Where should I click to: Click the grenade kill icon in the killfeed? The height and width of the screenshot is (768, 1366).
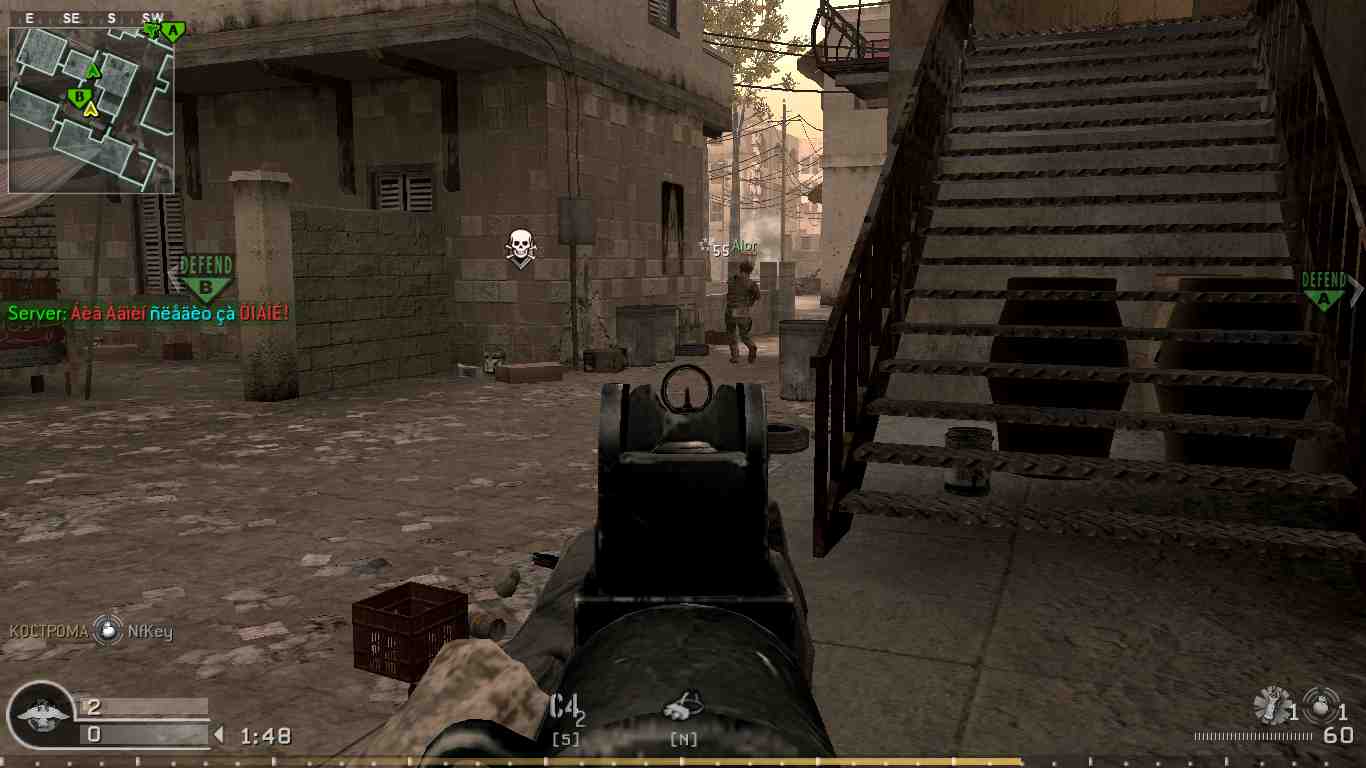point(107,630)
